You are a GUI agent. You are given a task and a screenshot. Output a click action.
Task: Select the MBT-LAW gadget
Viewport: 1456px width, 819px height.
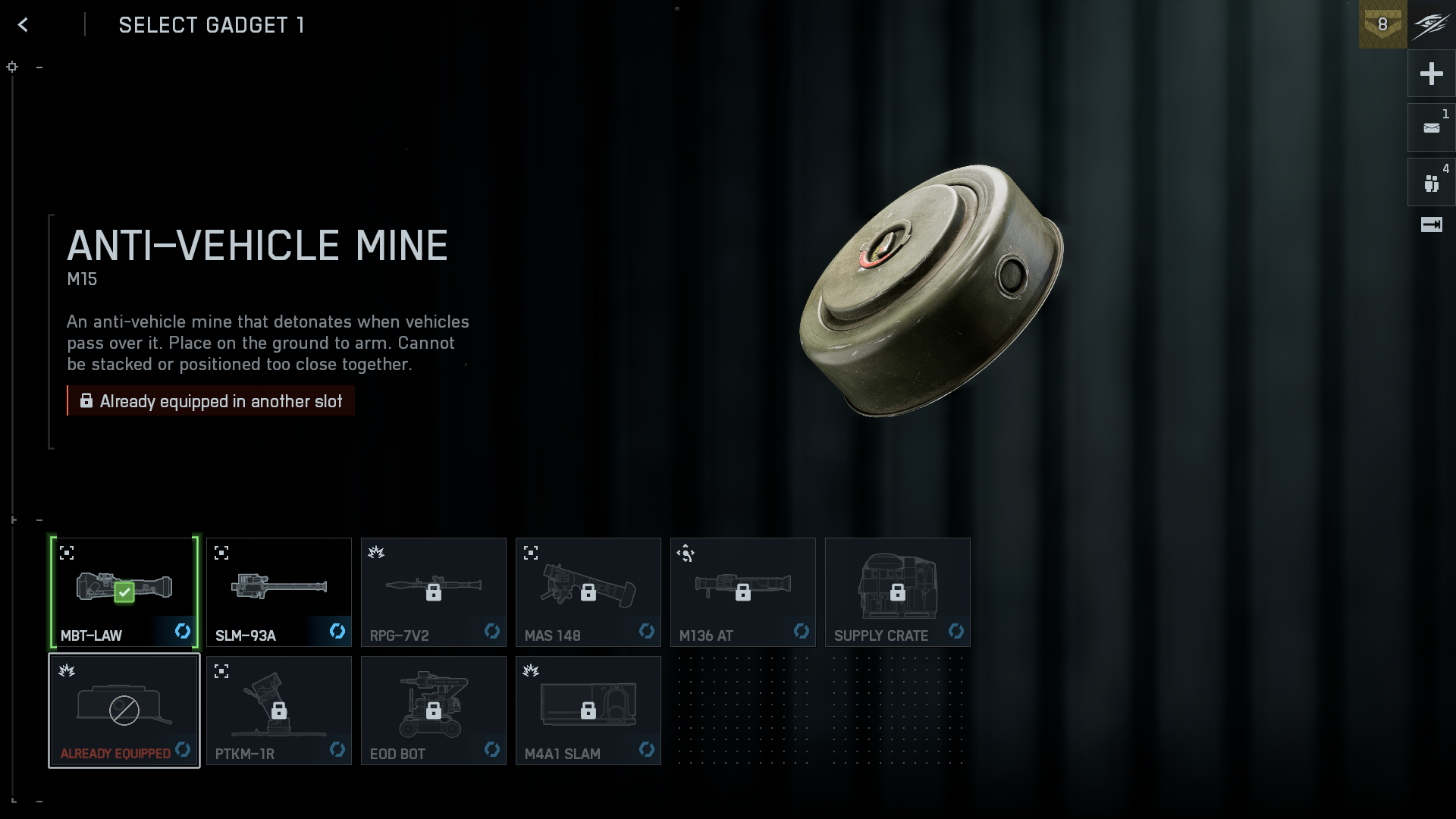(124, 592)
